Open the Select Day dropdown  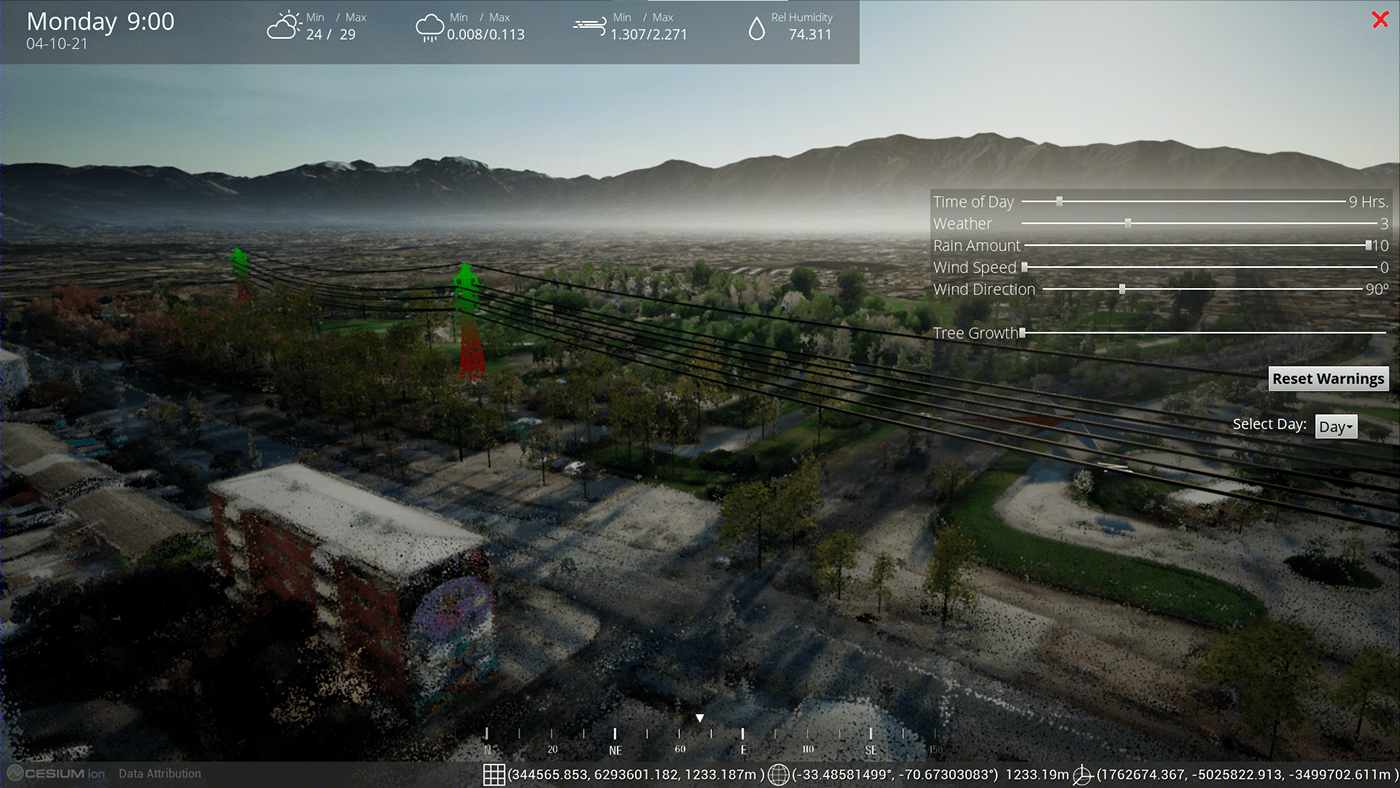(x=1336, y=426)
